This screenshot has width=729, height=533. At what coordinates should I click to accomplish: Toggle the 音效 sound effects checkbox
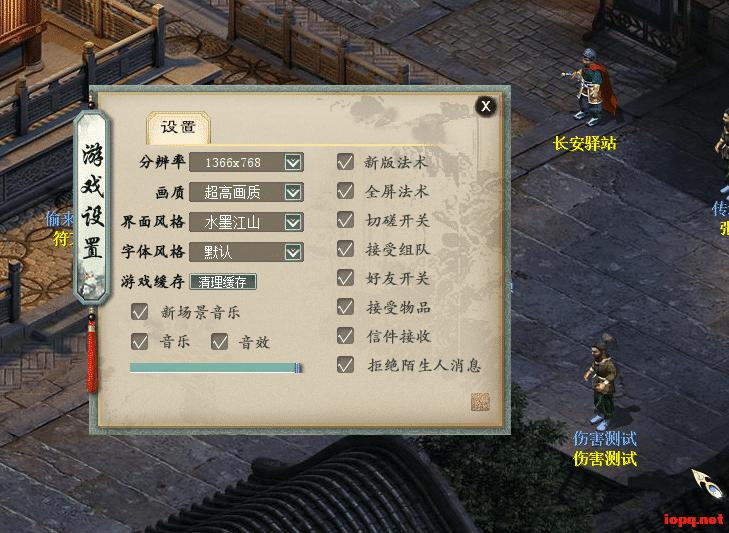pyautogui.click(x=220, y=342)
